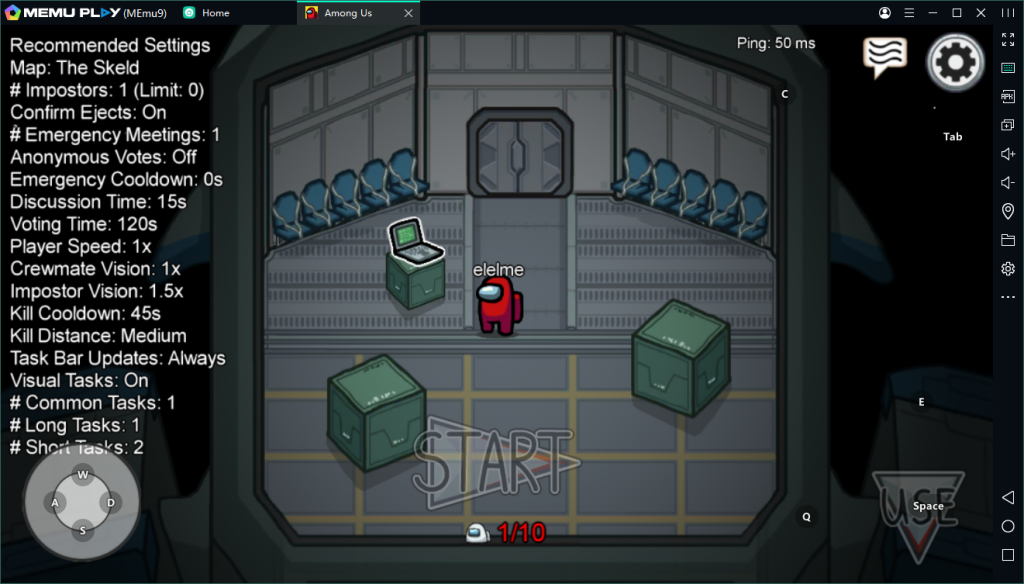Open the MEmu shared folder
Screen dimensions: 1024x584
[1008, 240]
